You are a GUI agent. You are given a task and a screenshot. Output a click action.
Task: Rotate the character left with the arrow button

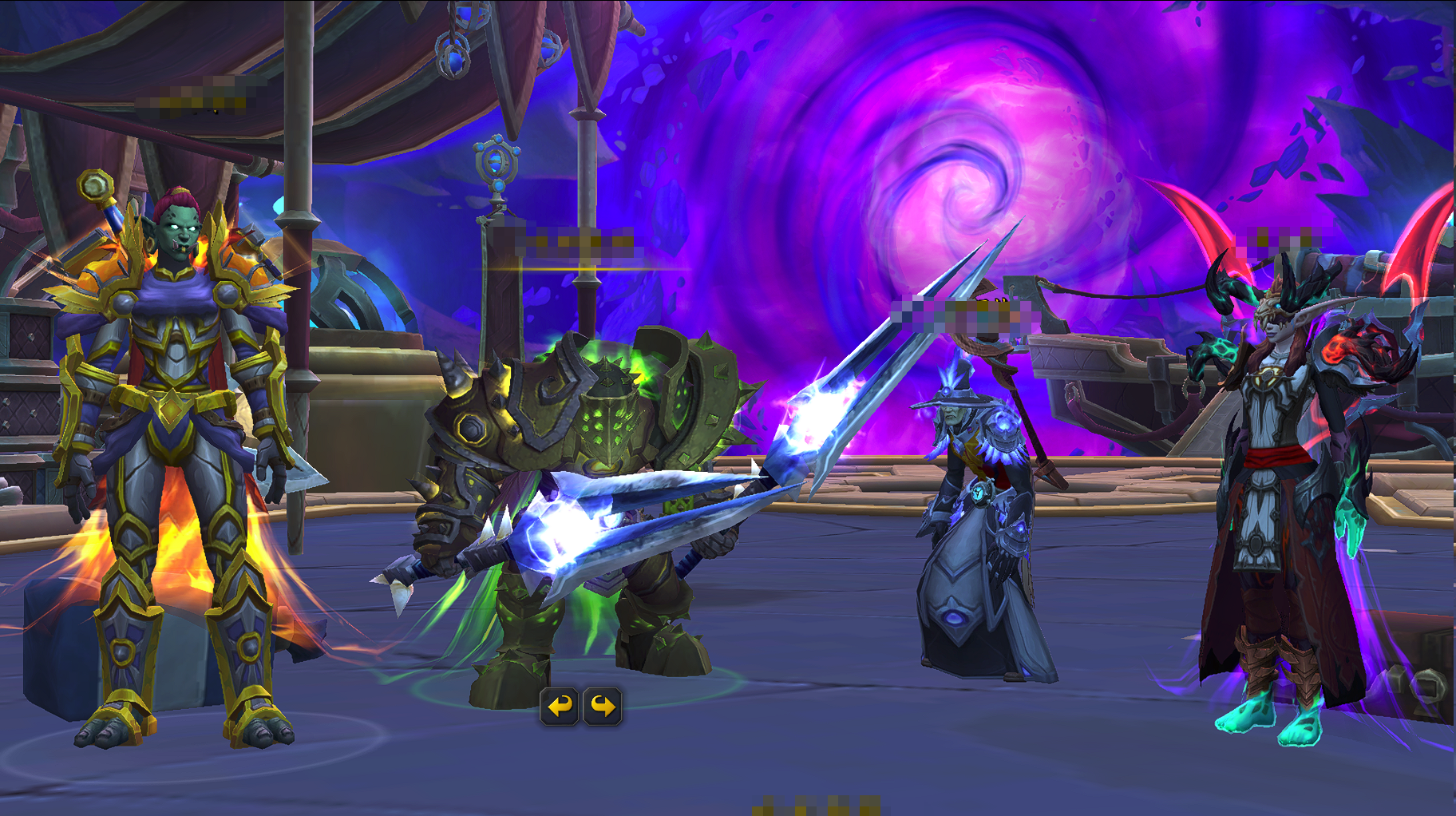[x=560, y=707]
